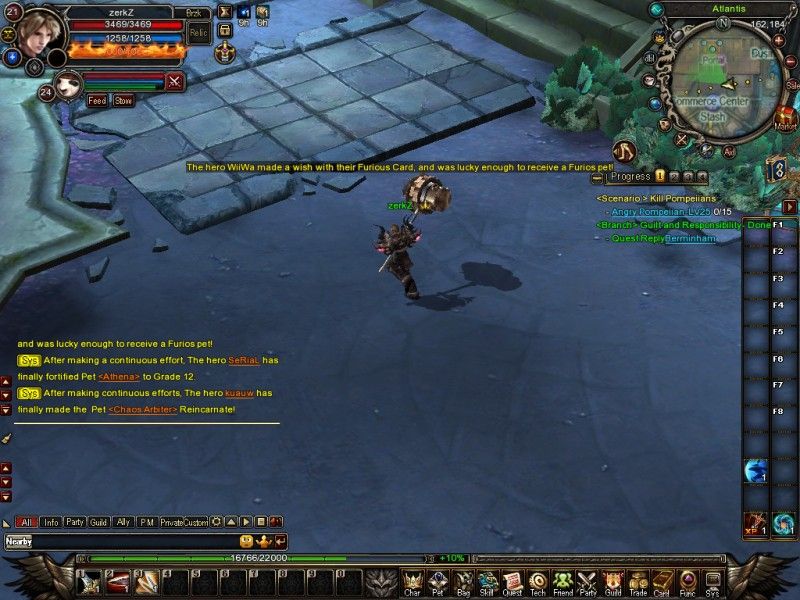This screenshot has height=600, width=800.
Task: Stow the pet using the Stow button
Action: point(123,101)
